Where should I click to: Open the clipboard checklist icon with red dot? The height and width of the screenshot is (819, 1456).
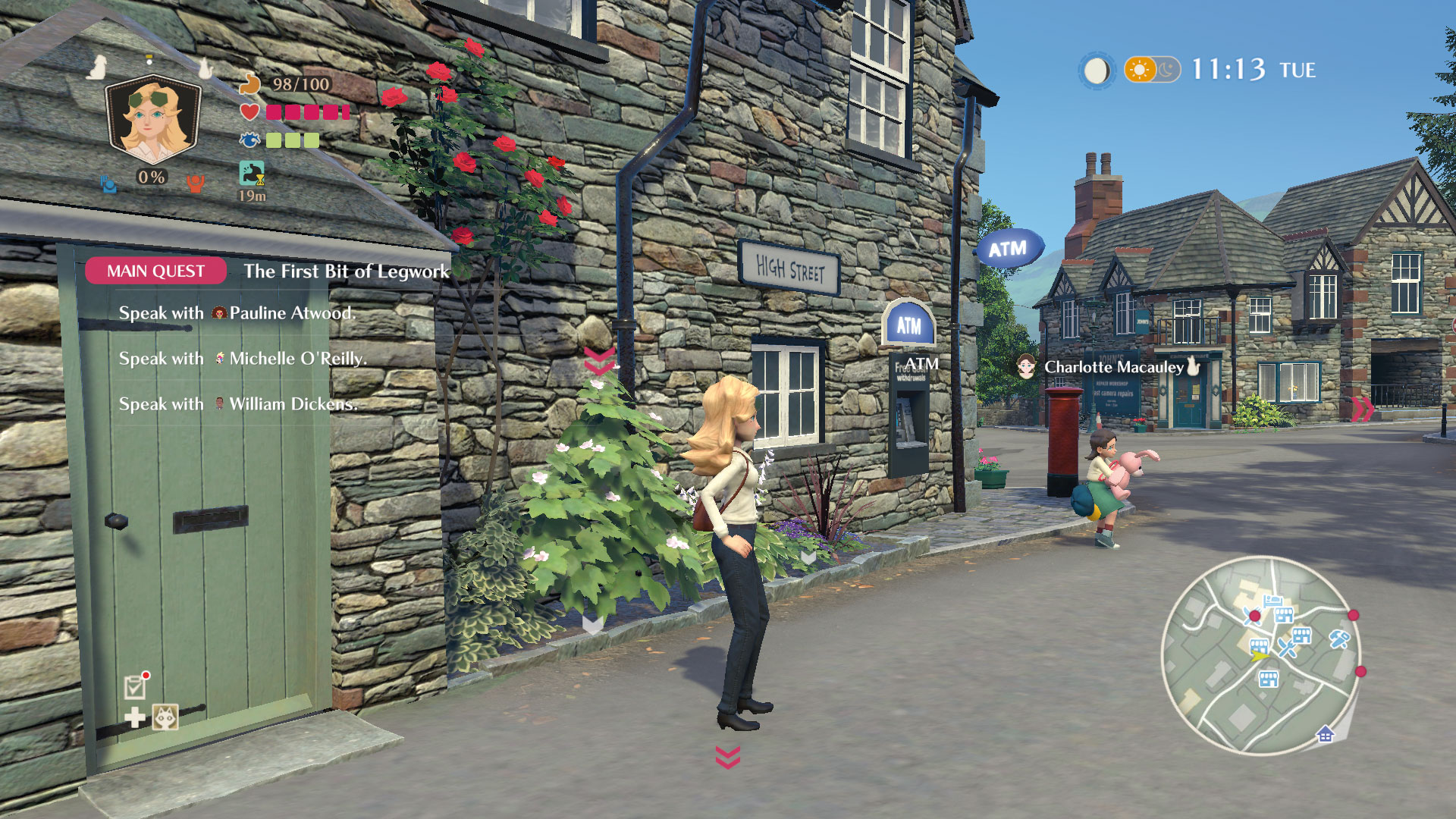click(136, 686)
